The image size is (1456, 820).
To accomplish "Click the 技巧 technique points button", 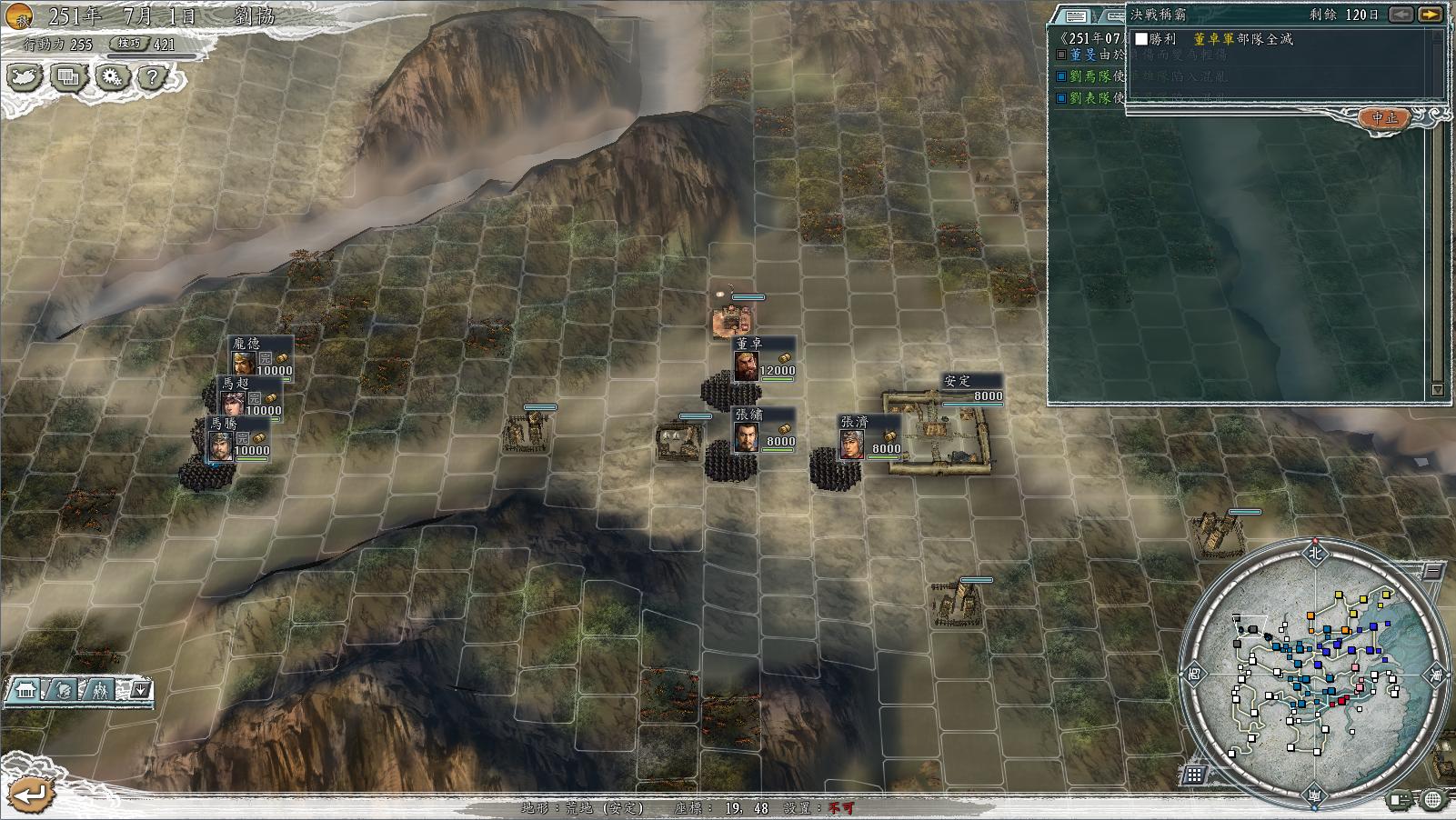I will pos(129,44).
